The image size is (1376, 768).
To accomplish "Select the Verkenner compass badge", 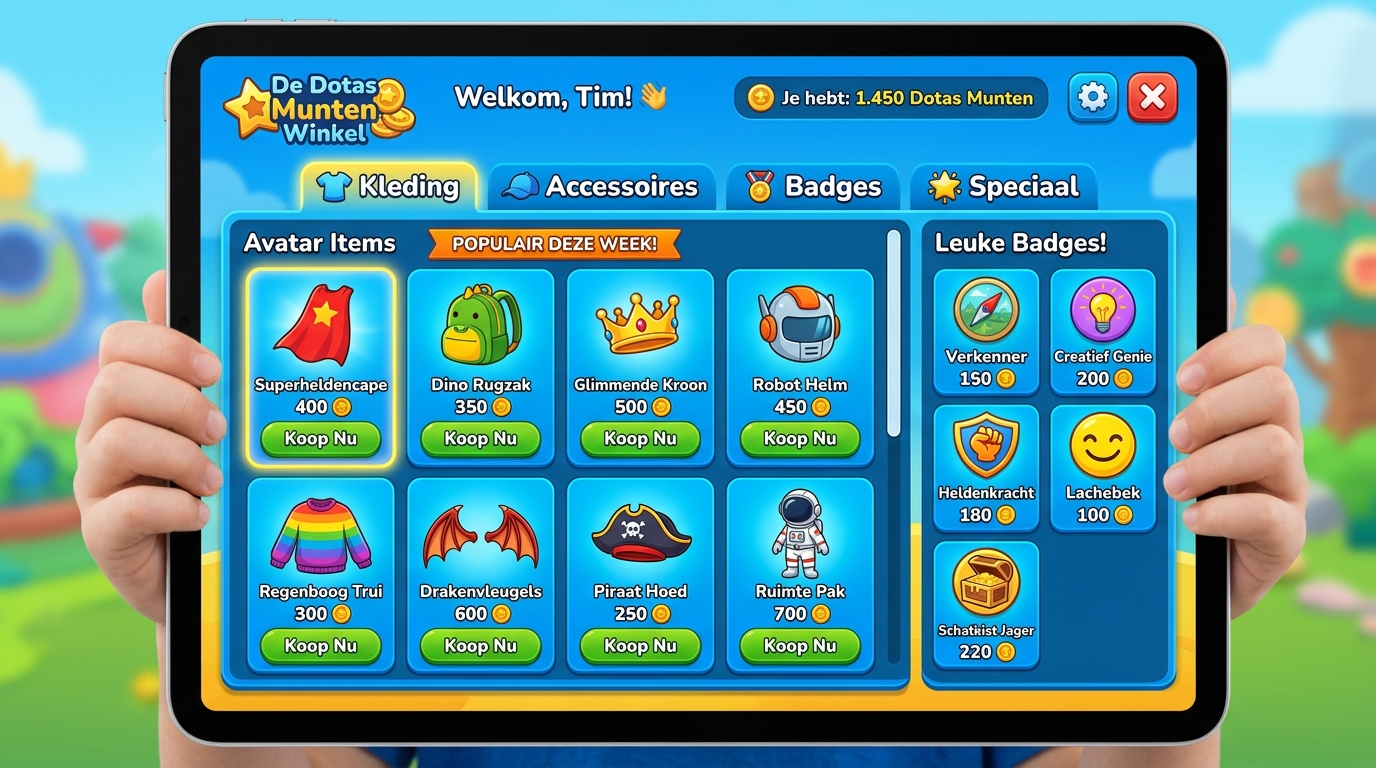I will pos(986,332).
